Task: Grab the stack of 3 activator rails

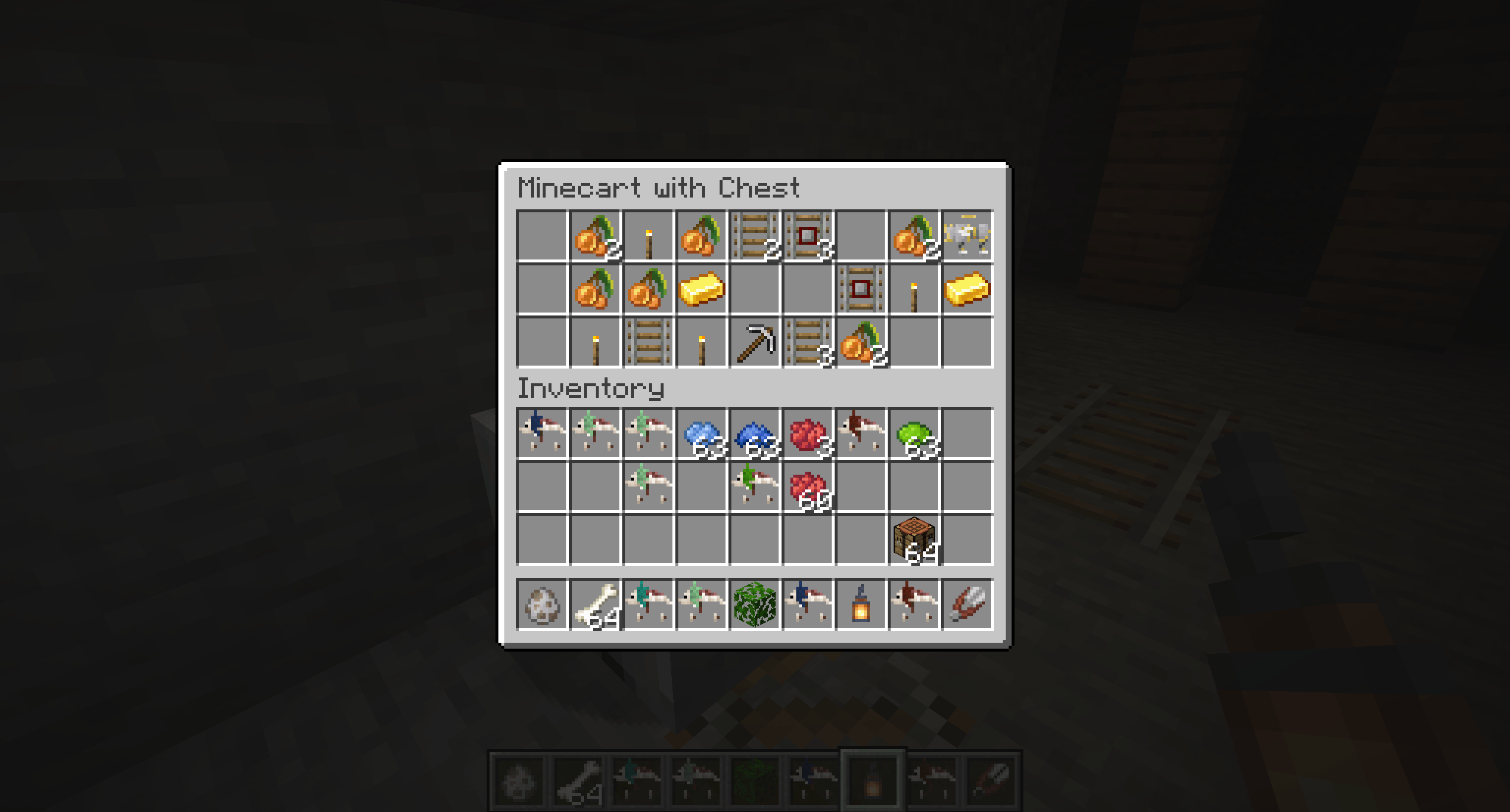Action: 809,236
